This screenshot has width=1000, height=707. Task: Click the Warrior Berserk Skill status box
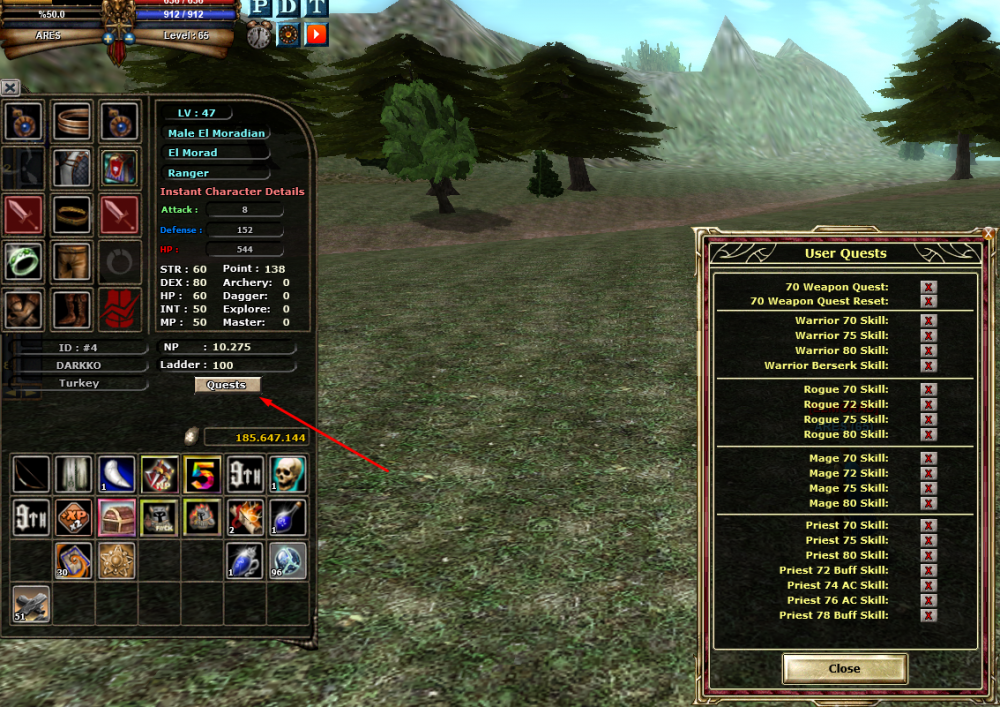click(x=928, y=366)
